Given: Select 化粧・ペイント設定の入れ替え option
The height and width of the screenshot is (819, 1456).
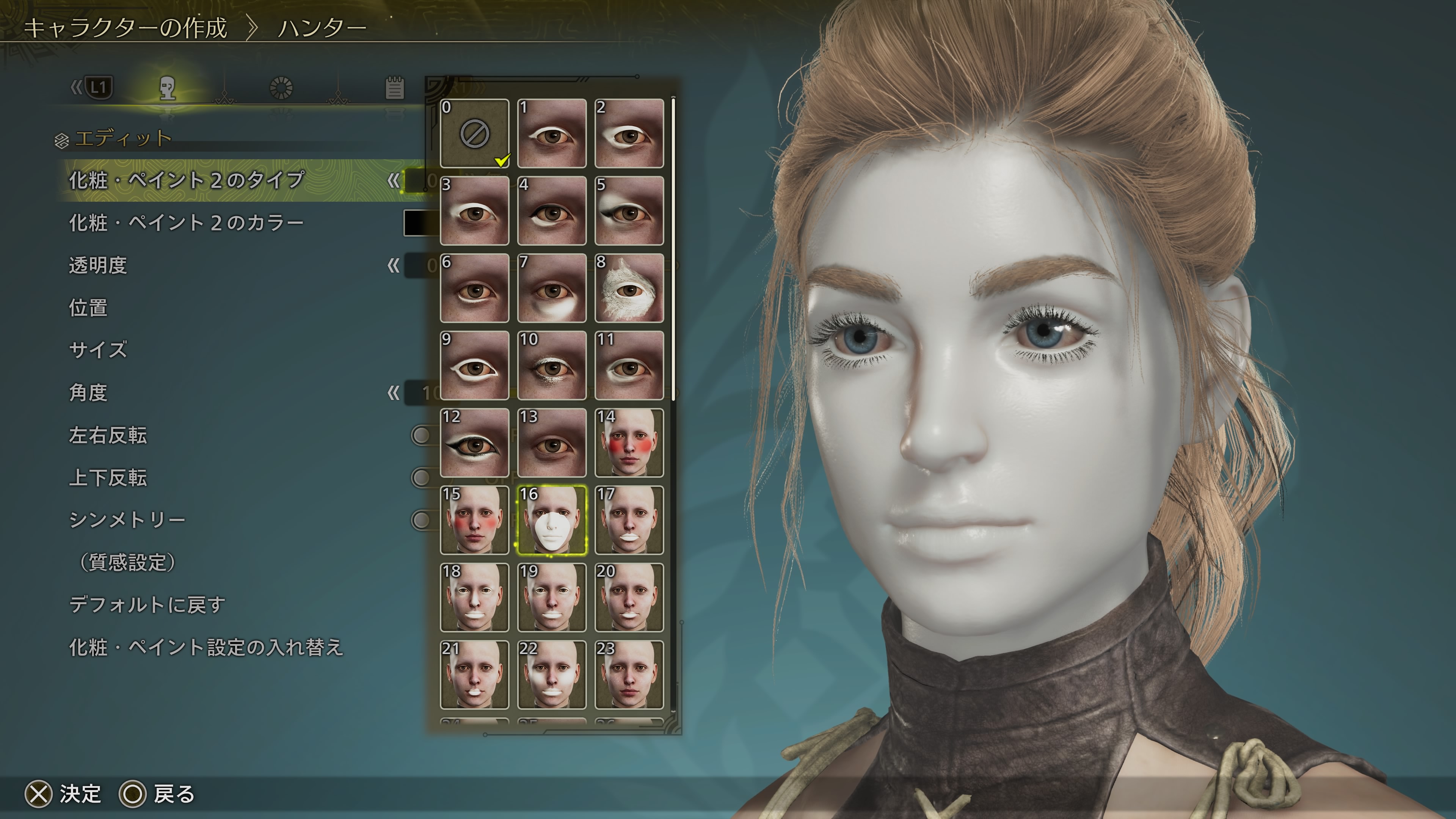Looking at the screenshot, I should click(206, 647).
